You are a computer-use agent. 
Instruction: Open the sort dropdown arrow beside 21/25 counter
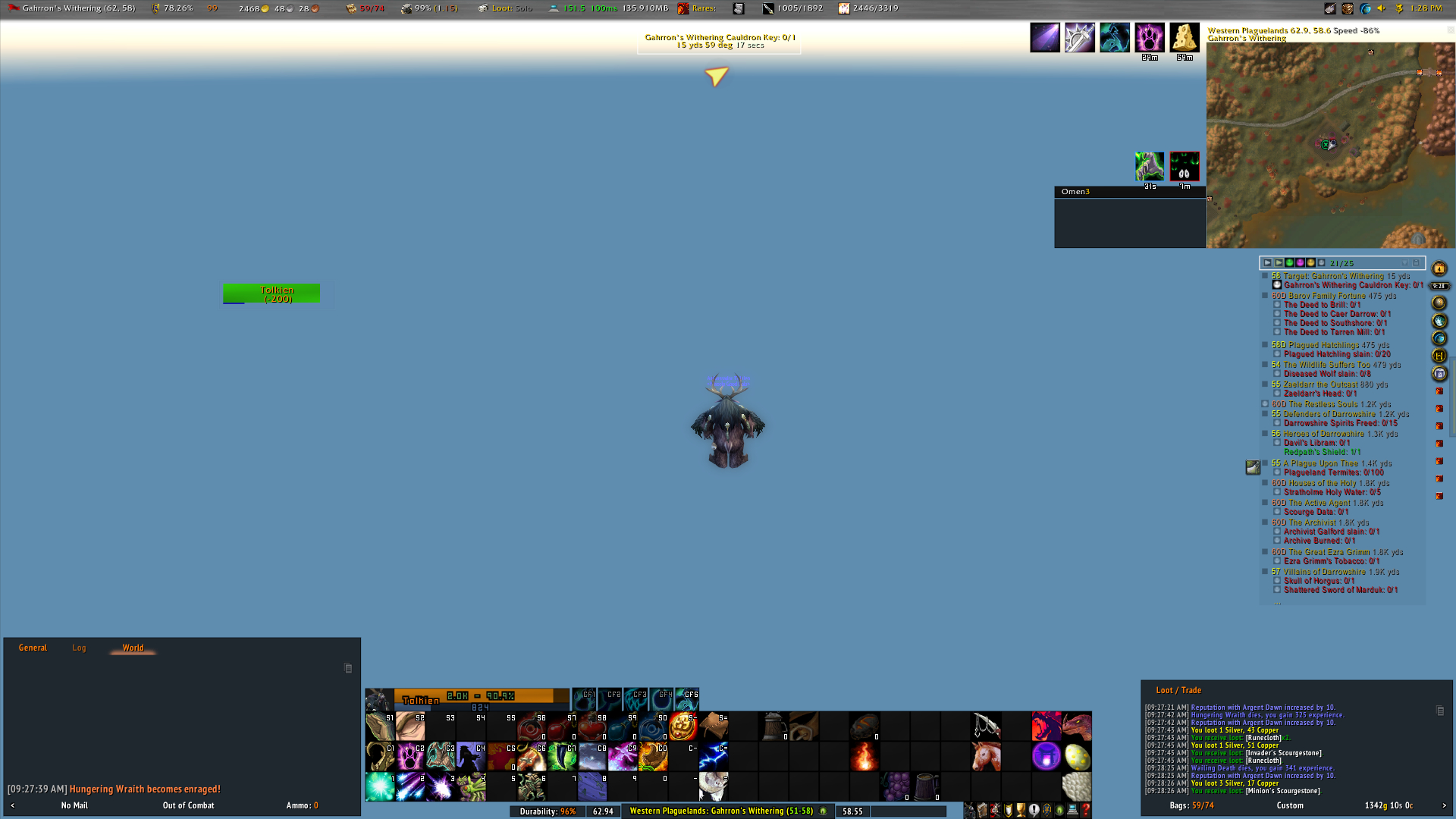tap(1405, 263)
